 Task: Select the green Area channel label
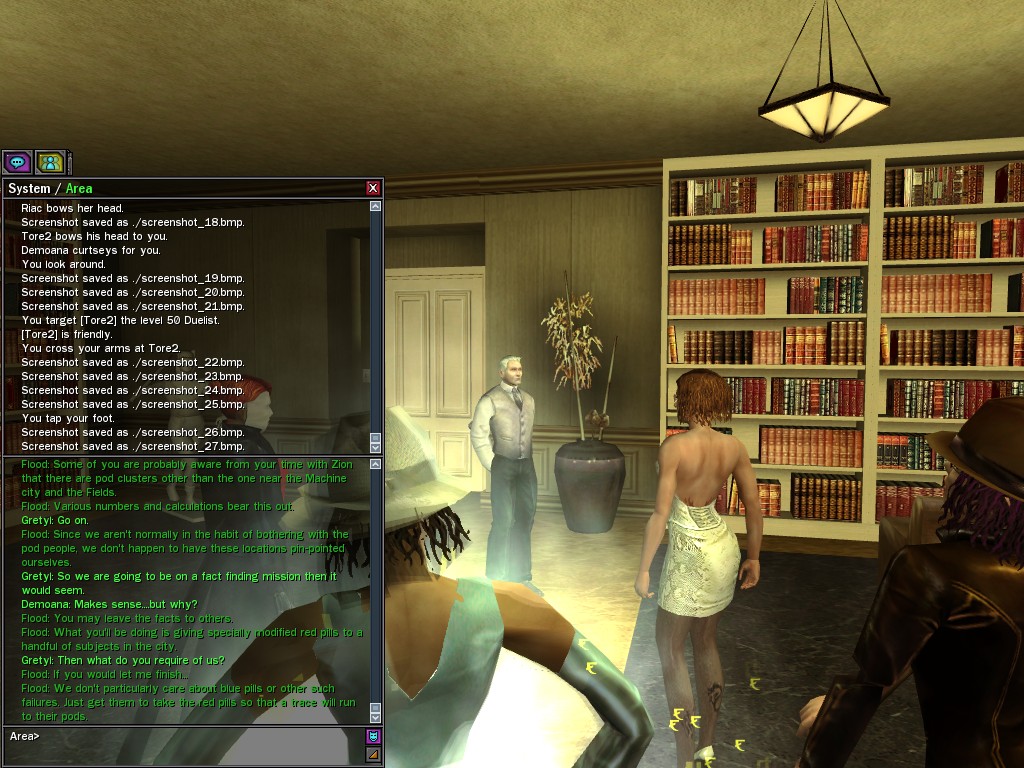[x=79, y=188]
